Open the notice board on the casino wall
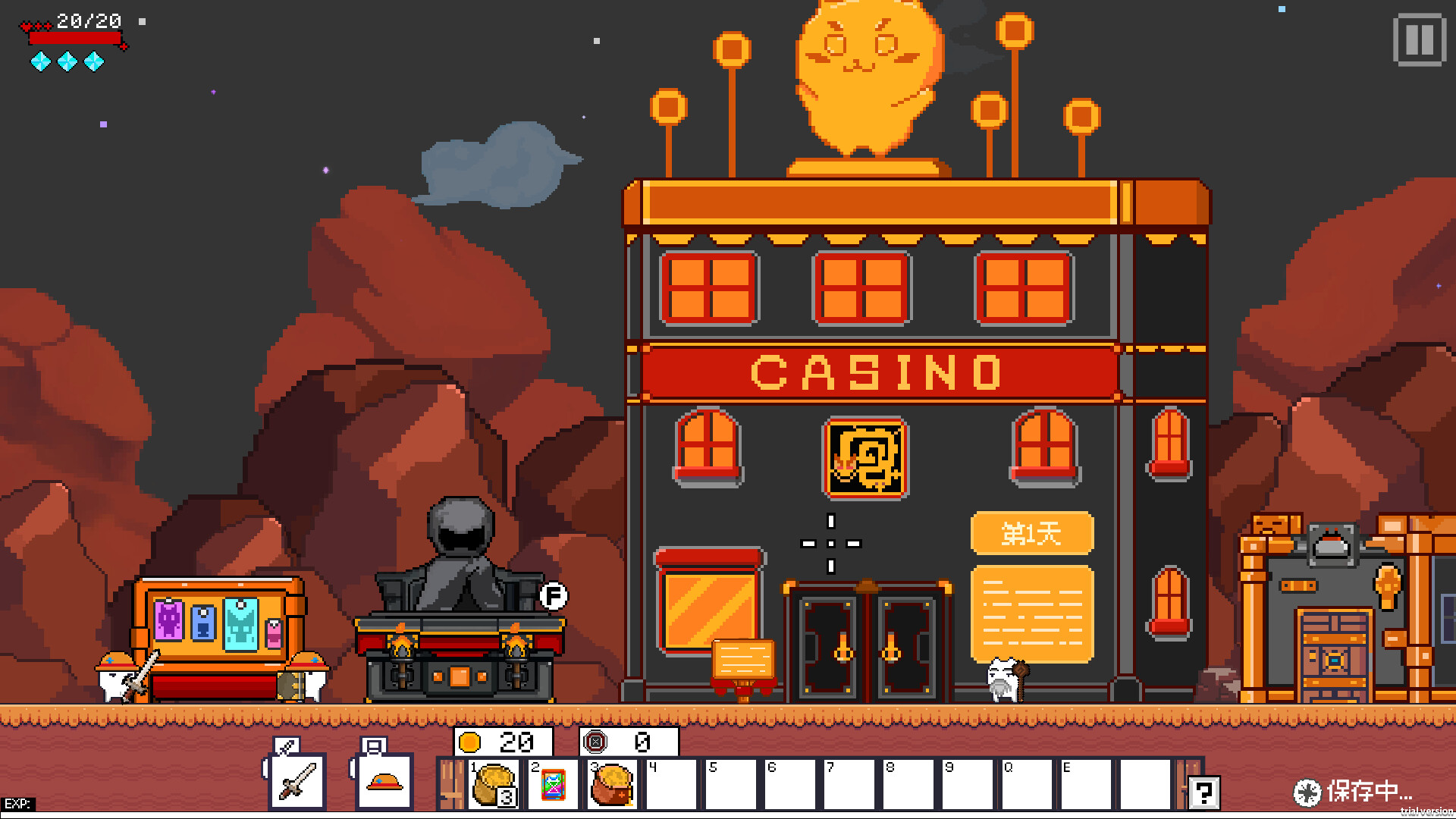The image size is (1456, 819). coord(1032,613)
